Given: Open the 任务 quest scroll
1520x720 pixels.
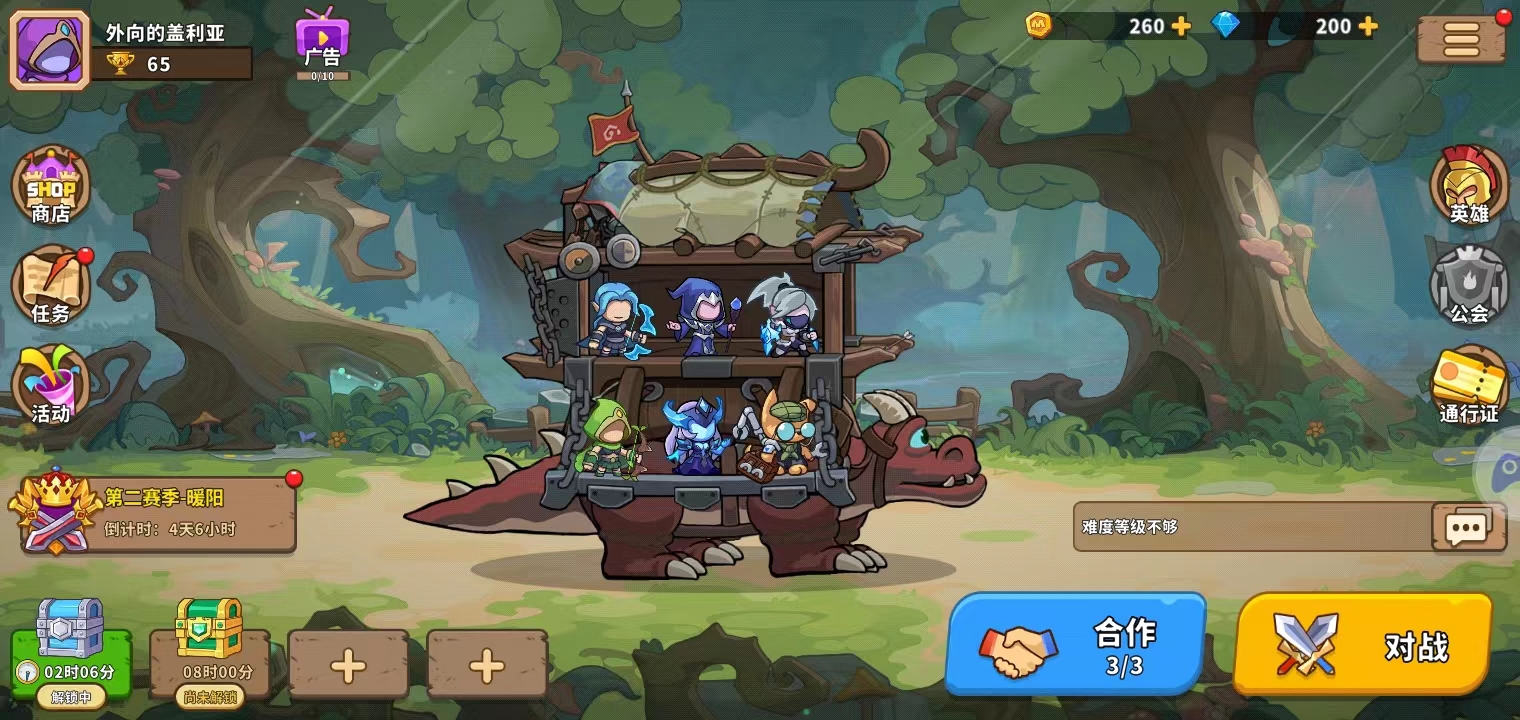Looking at the screenshot, I should 51,286.
